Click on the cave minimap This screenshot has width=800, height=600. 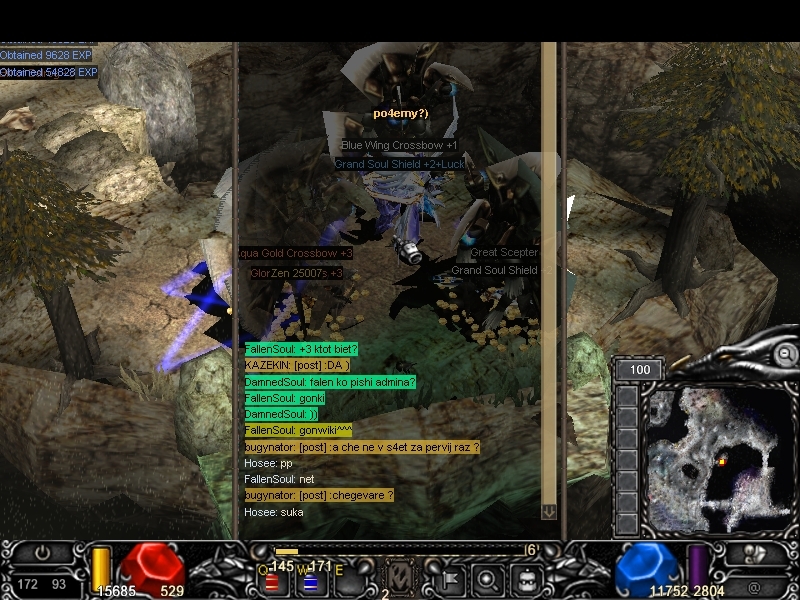click(714, 458)
